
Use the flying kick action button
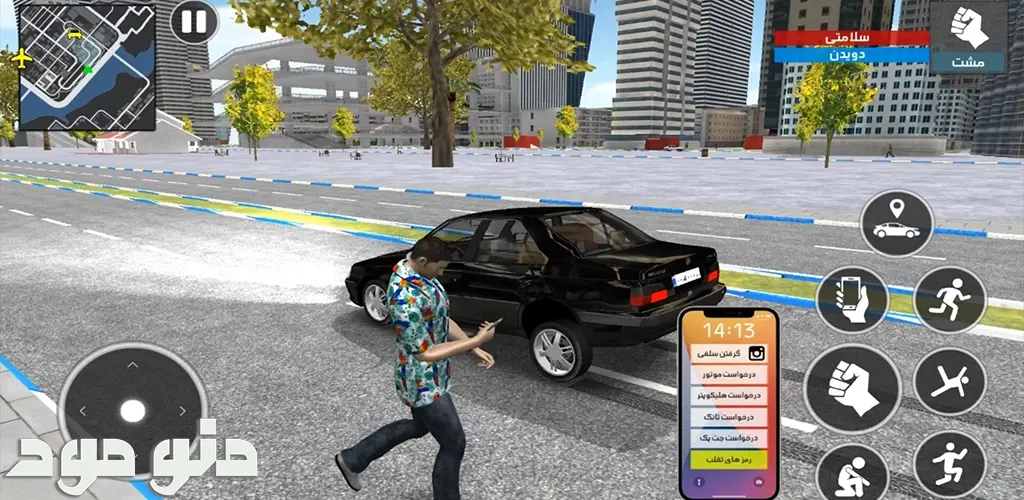(x=949, y=381)
